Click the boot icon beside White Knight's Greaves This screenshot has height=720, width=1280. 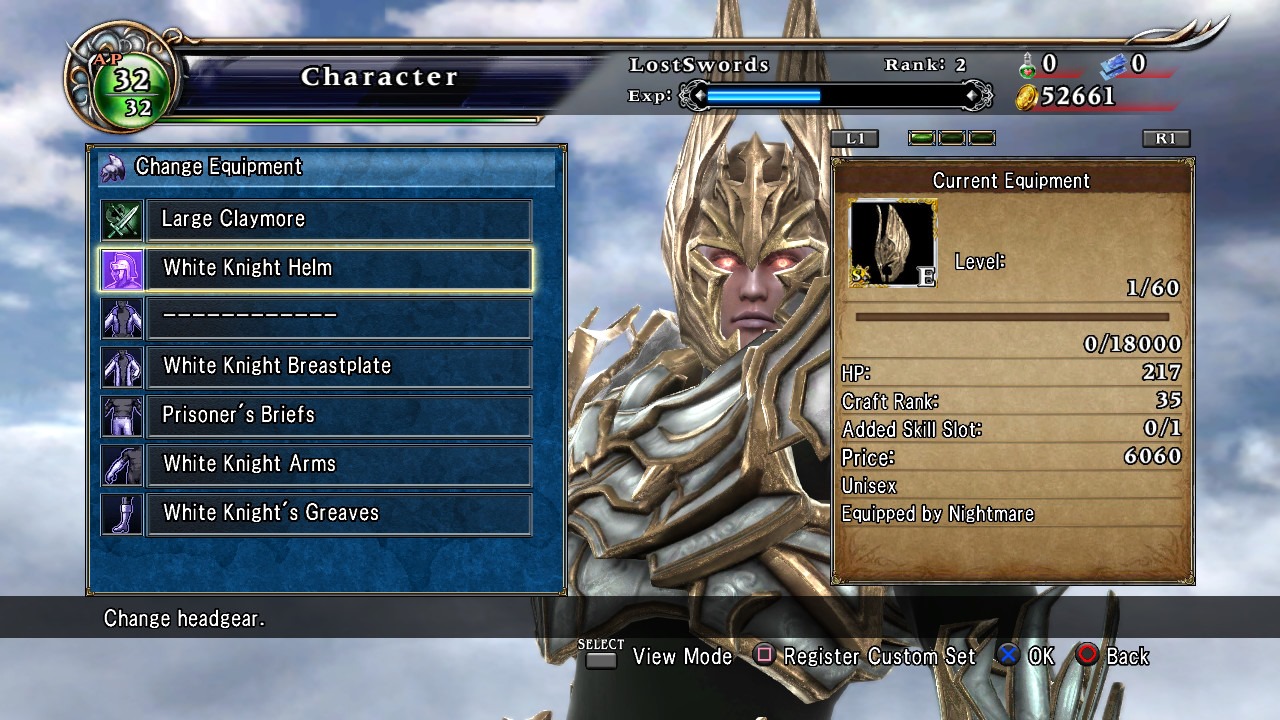point(121,513)
